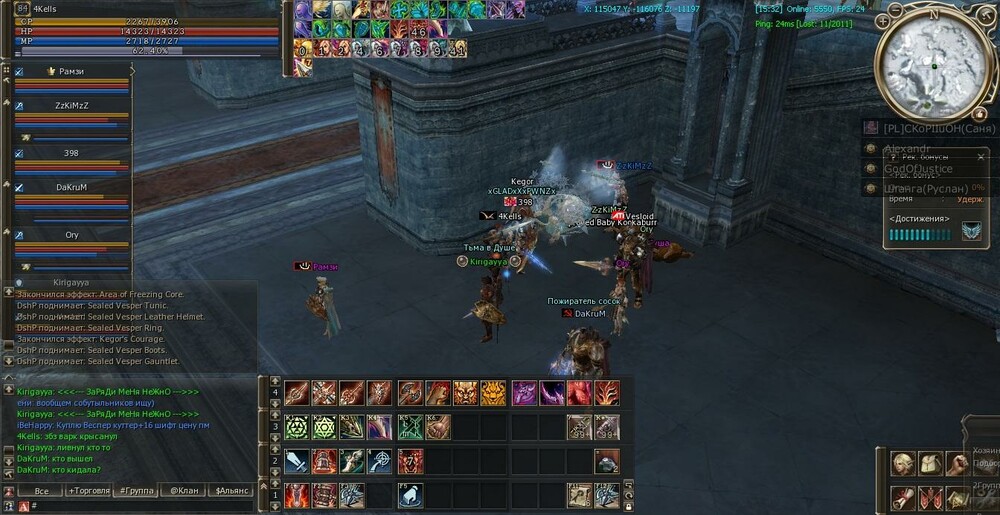Use the white sword skill on bar 2
The width and height of the screenshot is (1000, 515).
pyautogui.click(x=297, y=461)
